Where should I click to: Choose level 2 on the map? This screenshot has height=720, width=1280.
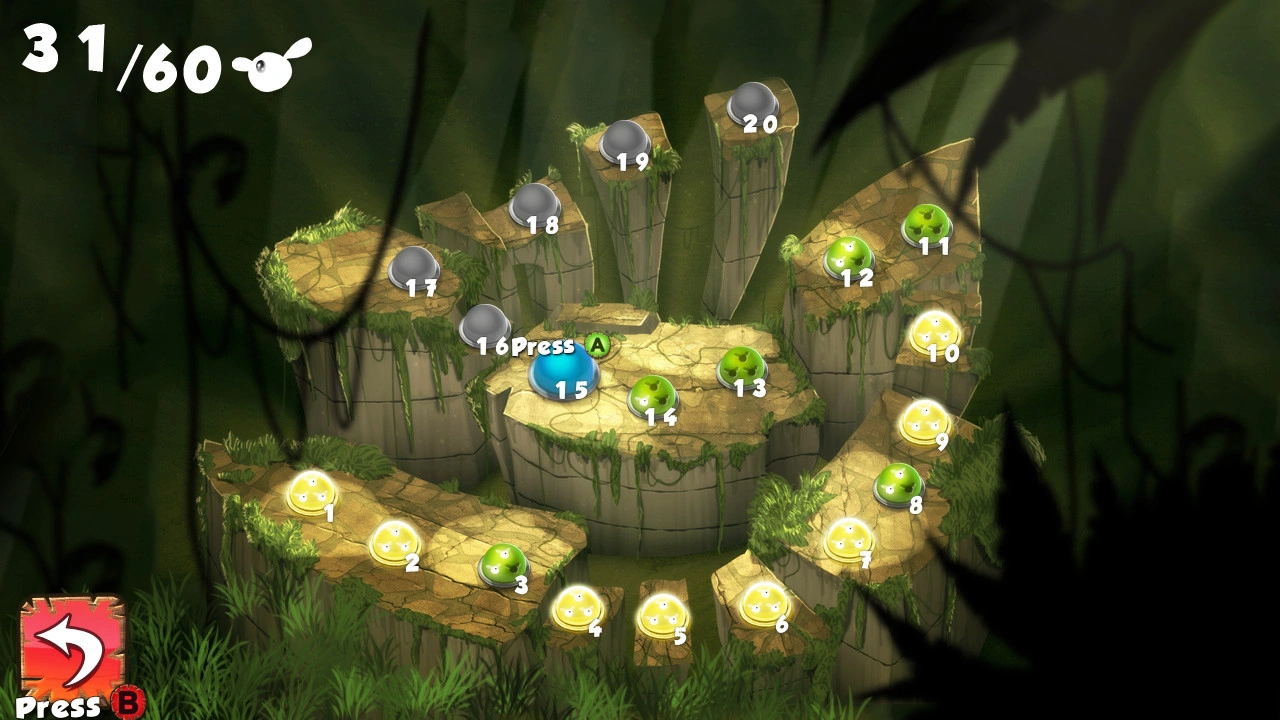394,542
